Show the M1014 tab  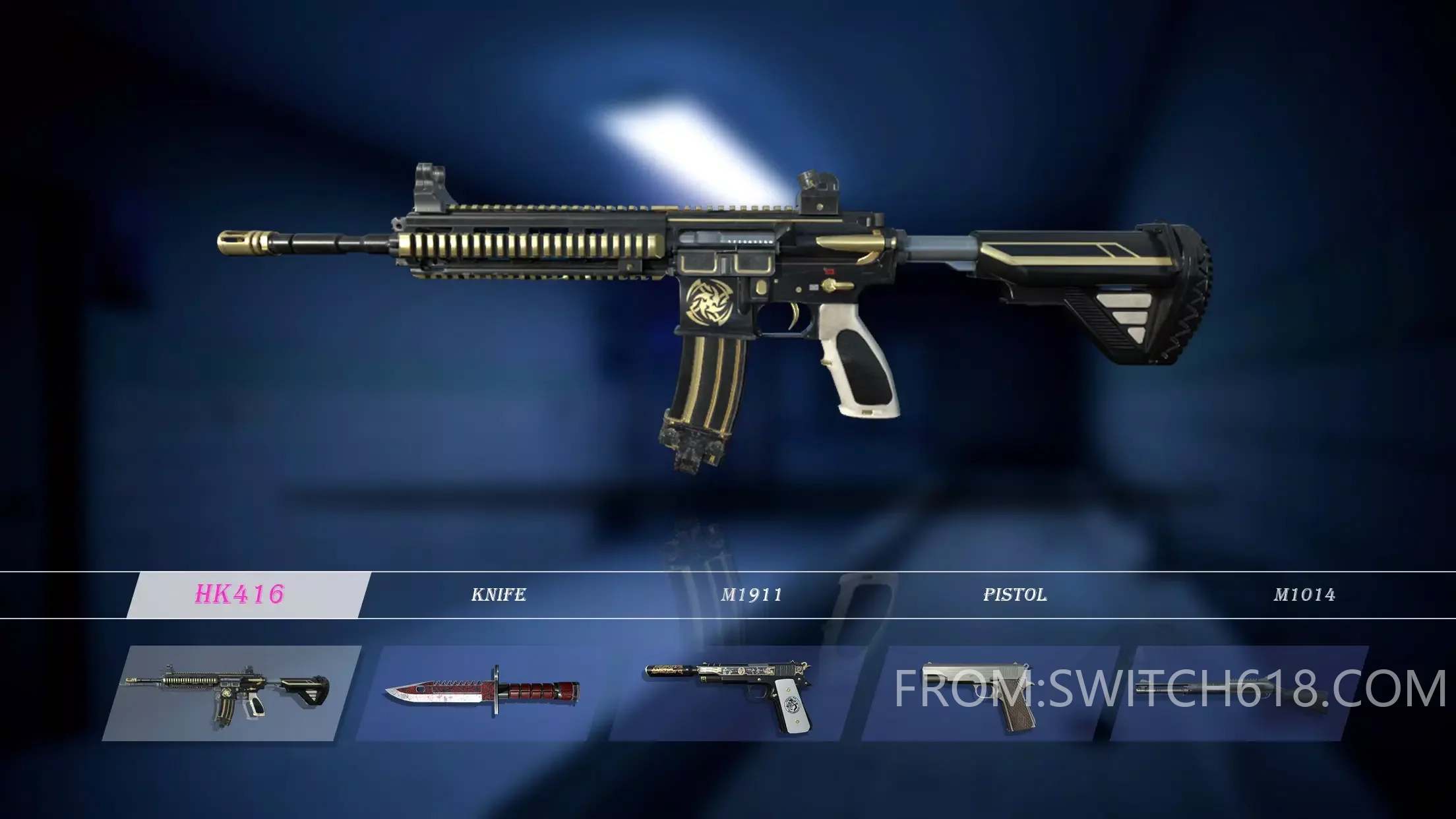(x=1304, y=595)
